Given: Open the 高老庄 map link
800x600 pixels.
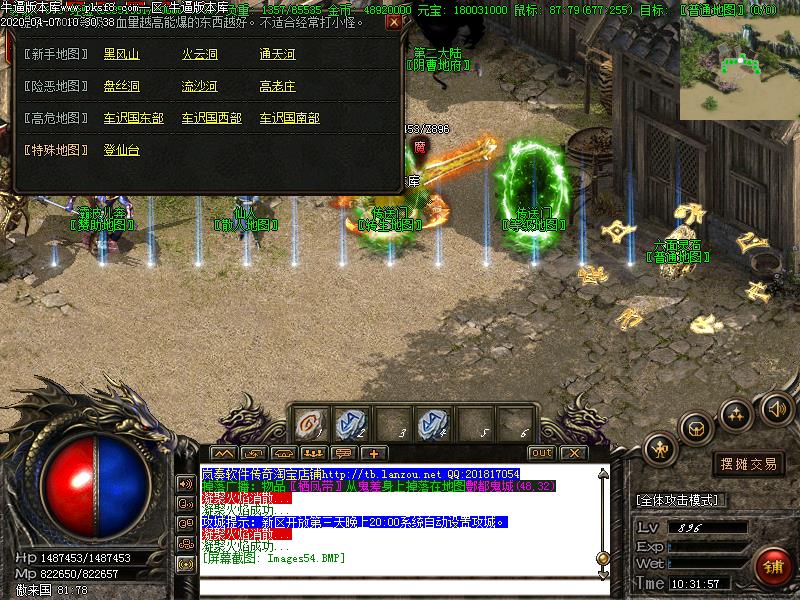Looking at the screenshot, I should (277, 86).
